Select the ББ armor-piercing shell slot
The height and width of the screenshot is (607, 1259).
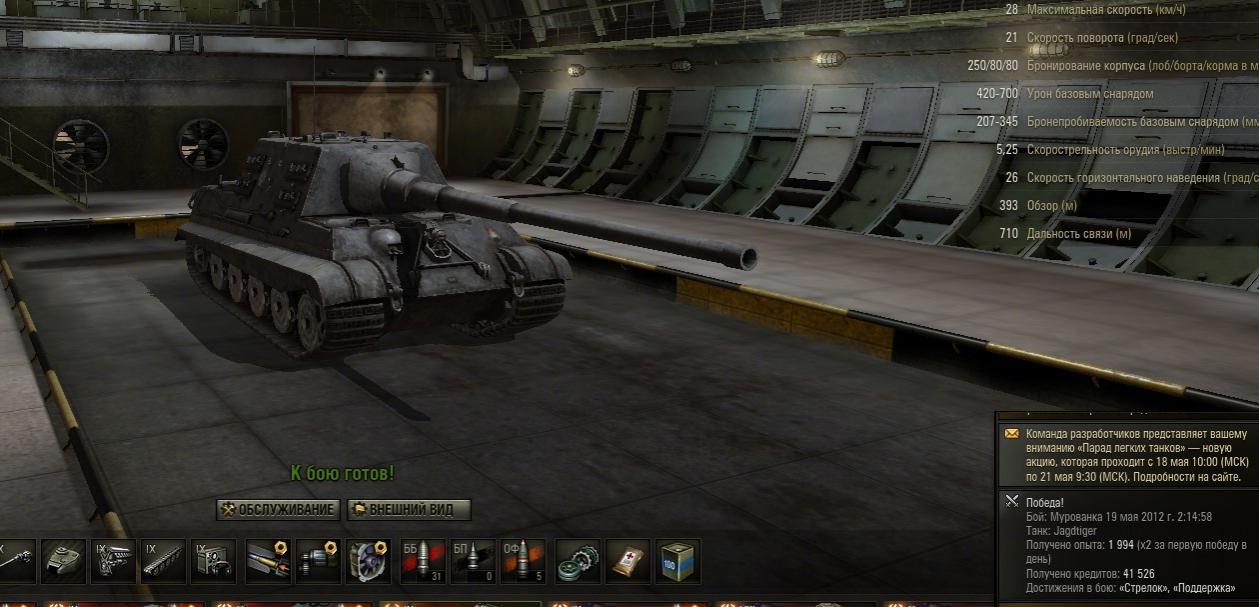423,561
